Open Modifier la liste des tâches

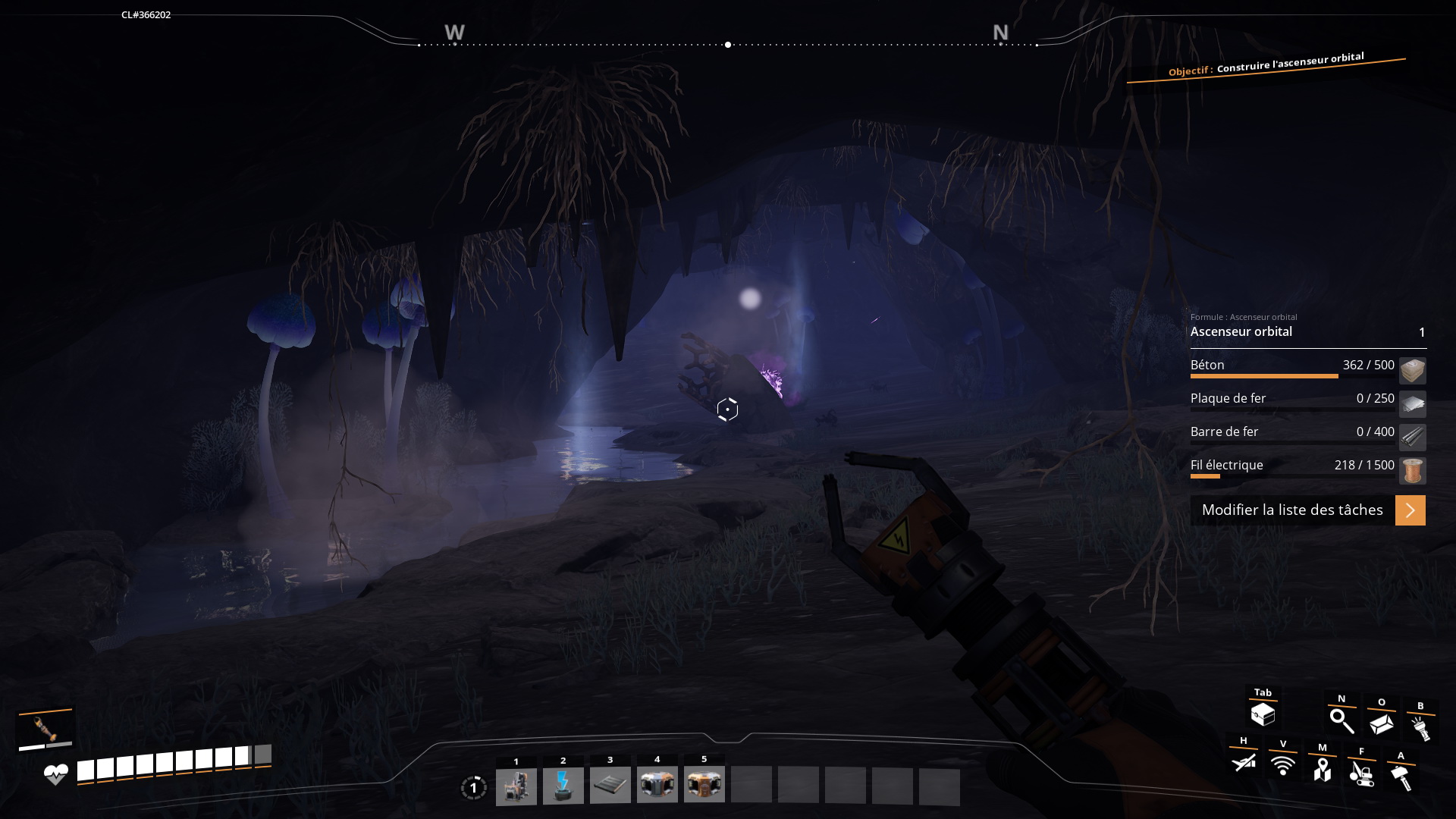tap(1307, 510)
